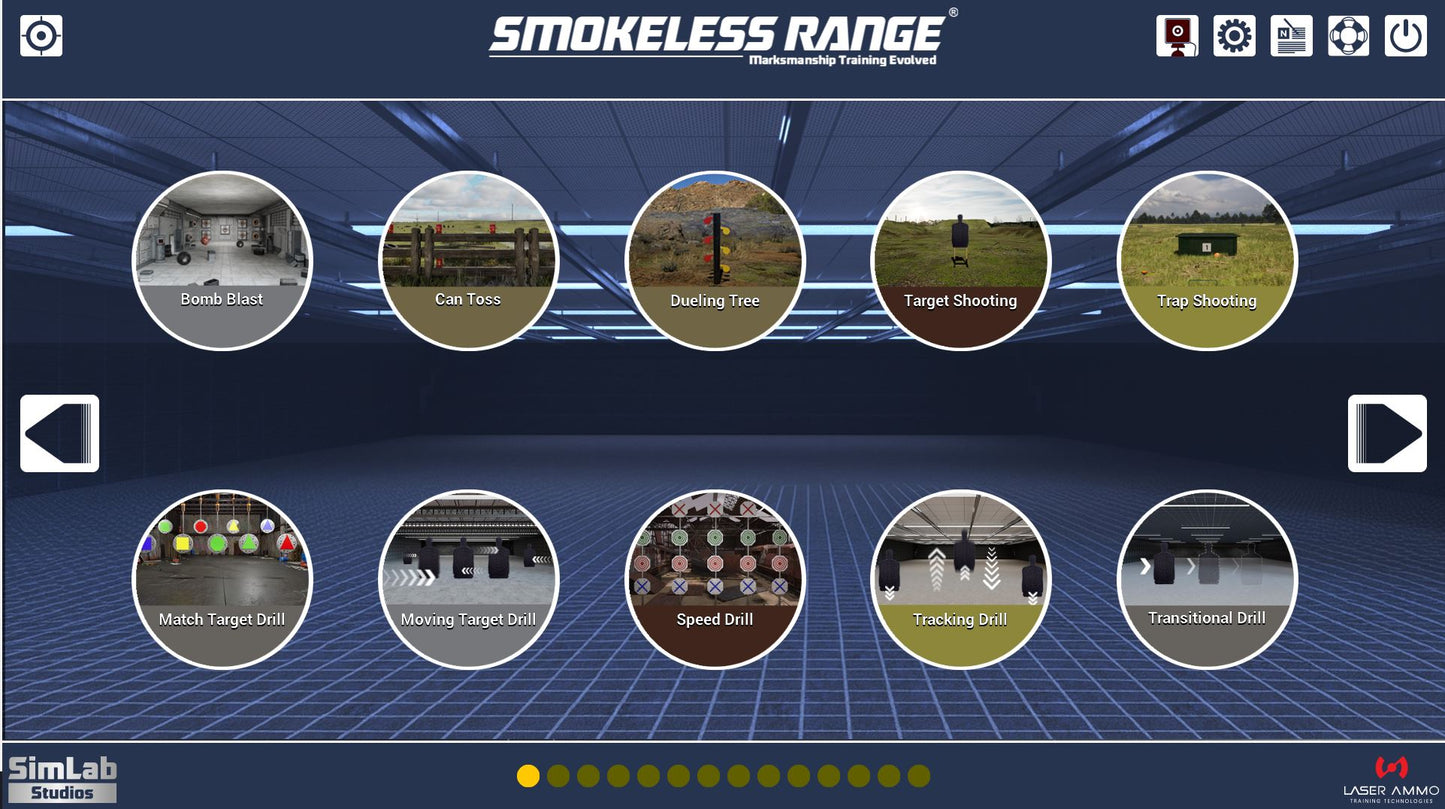Viewport: 1445px width, 809px height.
Task: Select the first yellow pagination dot
Action: [x=526, y=773]
